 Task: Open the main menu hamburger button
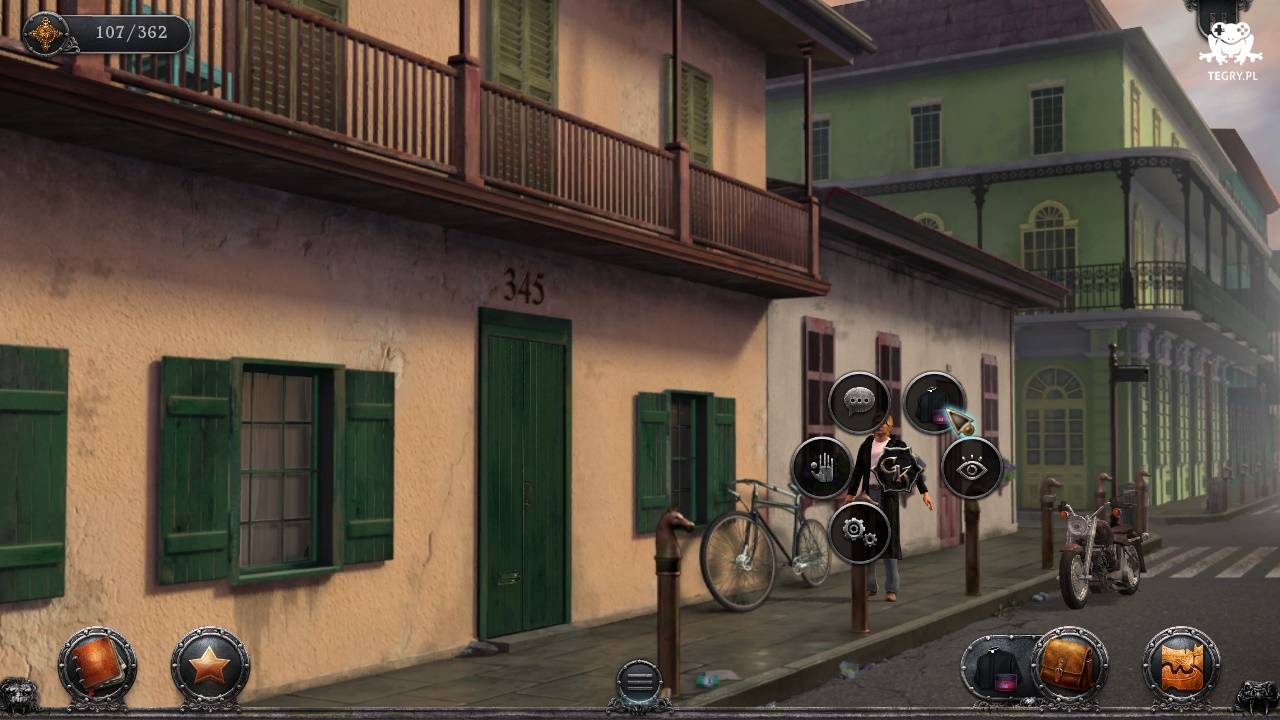coord(639,682)
